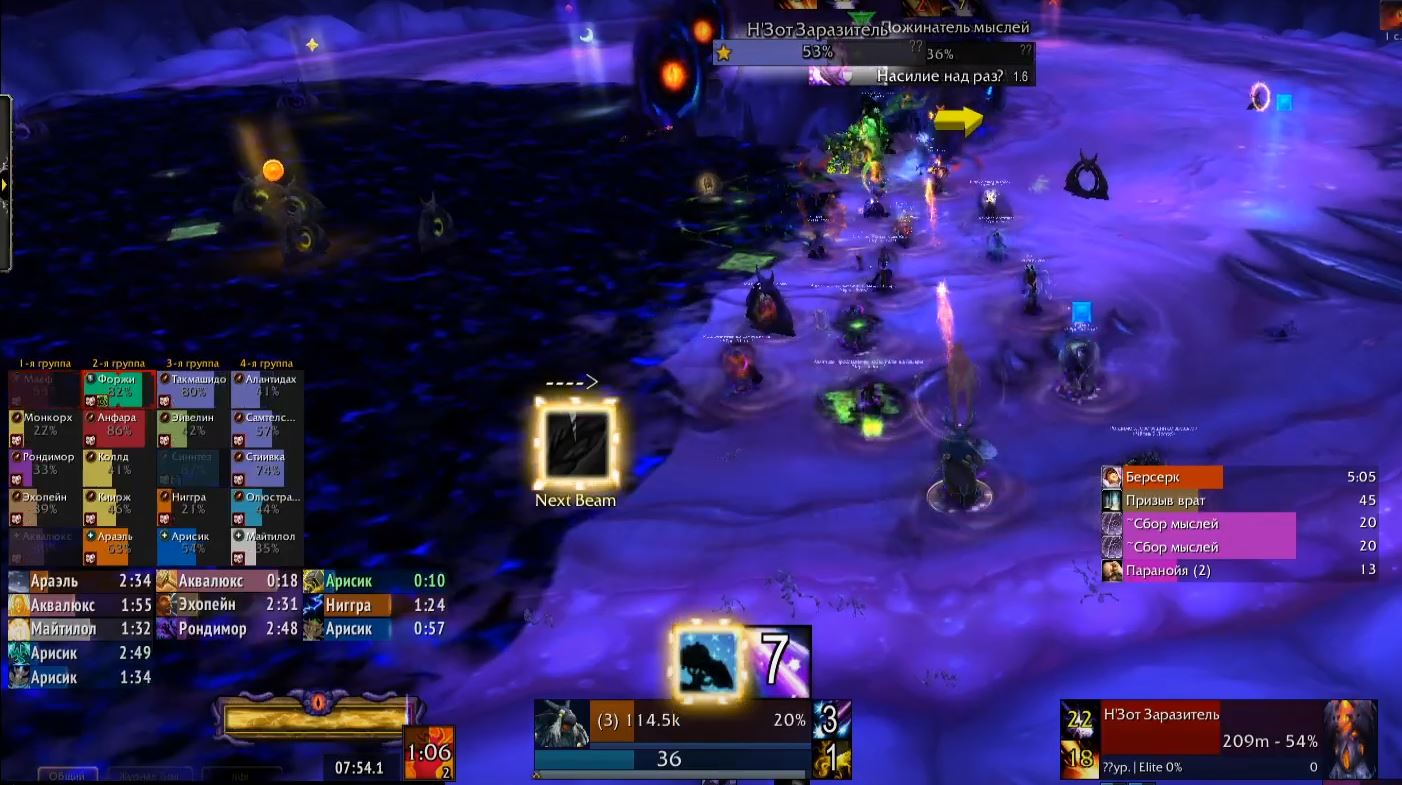Select Форжи in the raid frames
The height and width of the screenshot is (785, 1402).
(119, 388)
